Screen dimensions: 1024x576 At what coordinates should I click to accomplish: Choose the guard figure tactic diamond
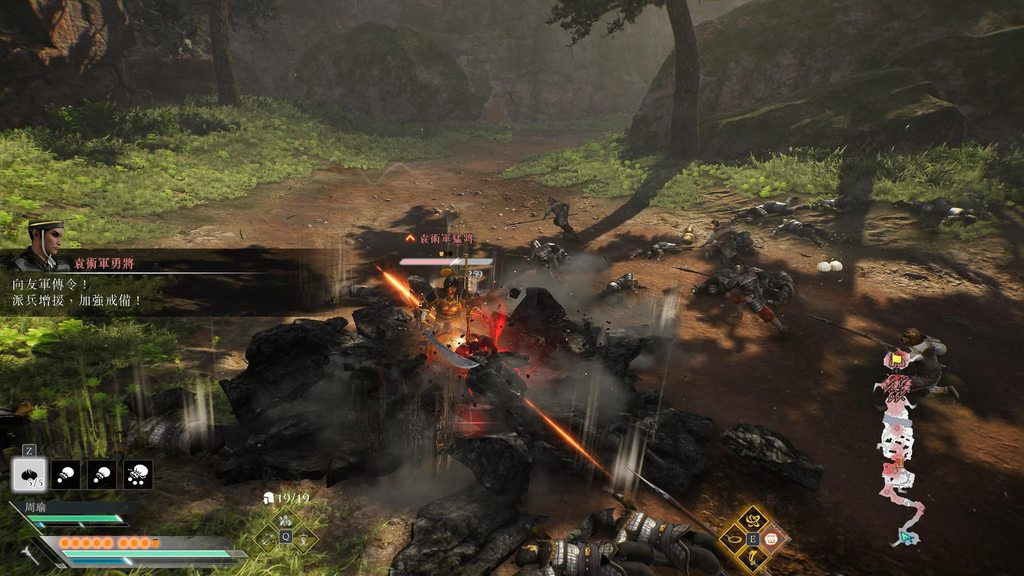point(303,537)
